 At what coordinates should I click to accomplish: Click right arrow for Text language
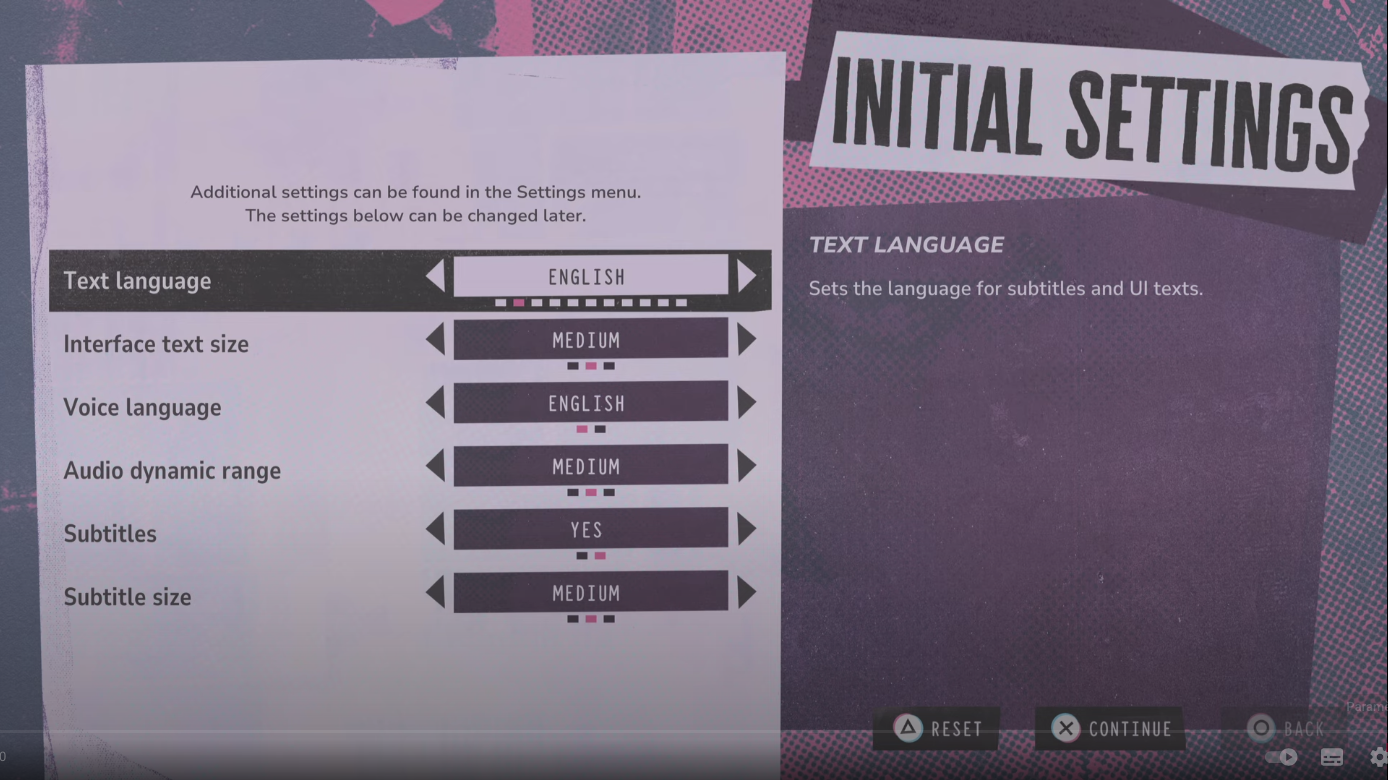tap(746, 277)
